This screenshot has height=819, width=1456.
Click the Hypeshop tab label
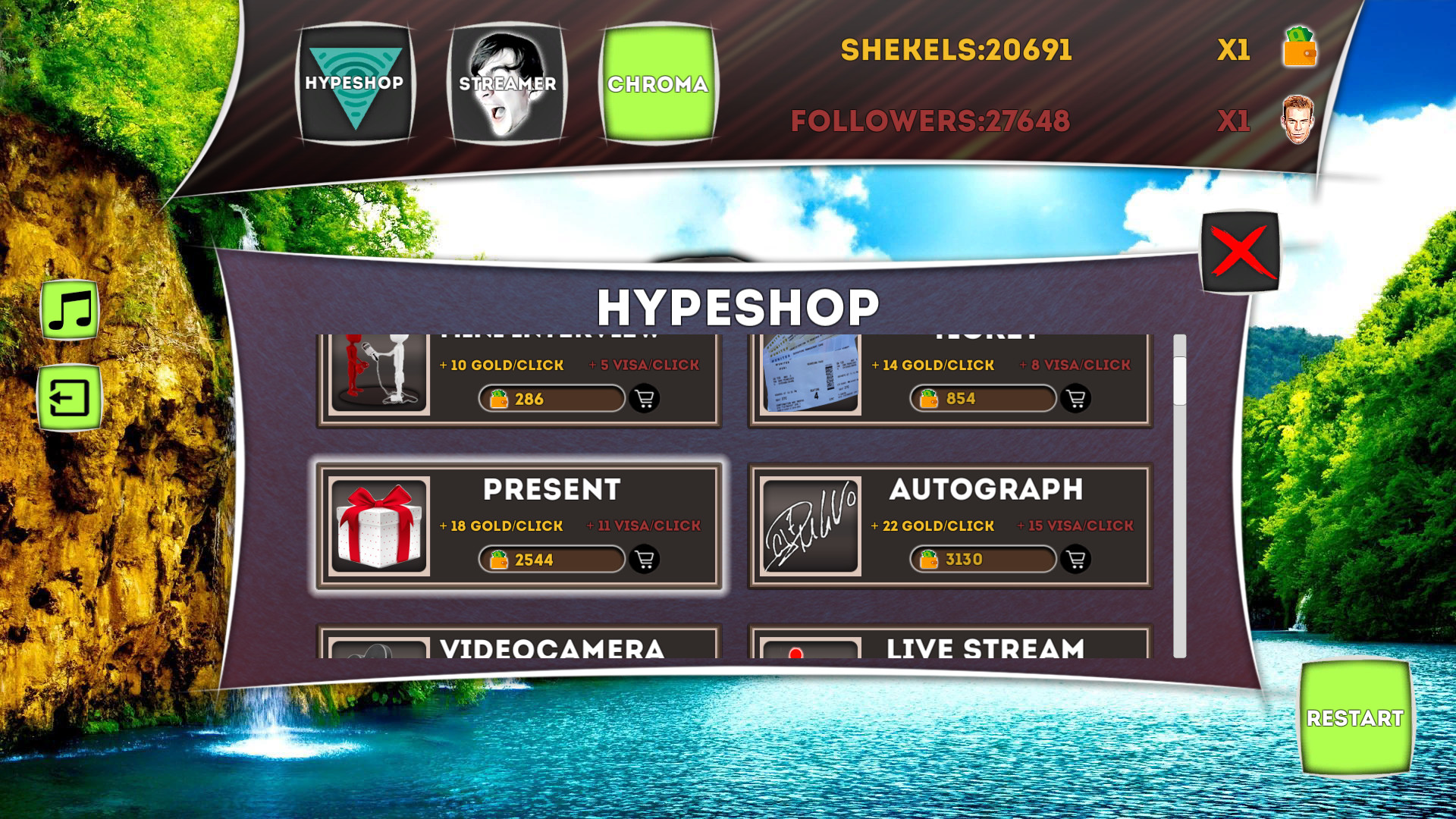[x=355, y=83]
